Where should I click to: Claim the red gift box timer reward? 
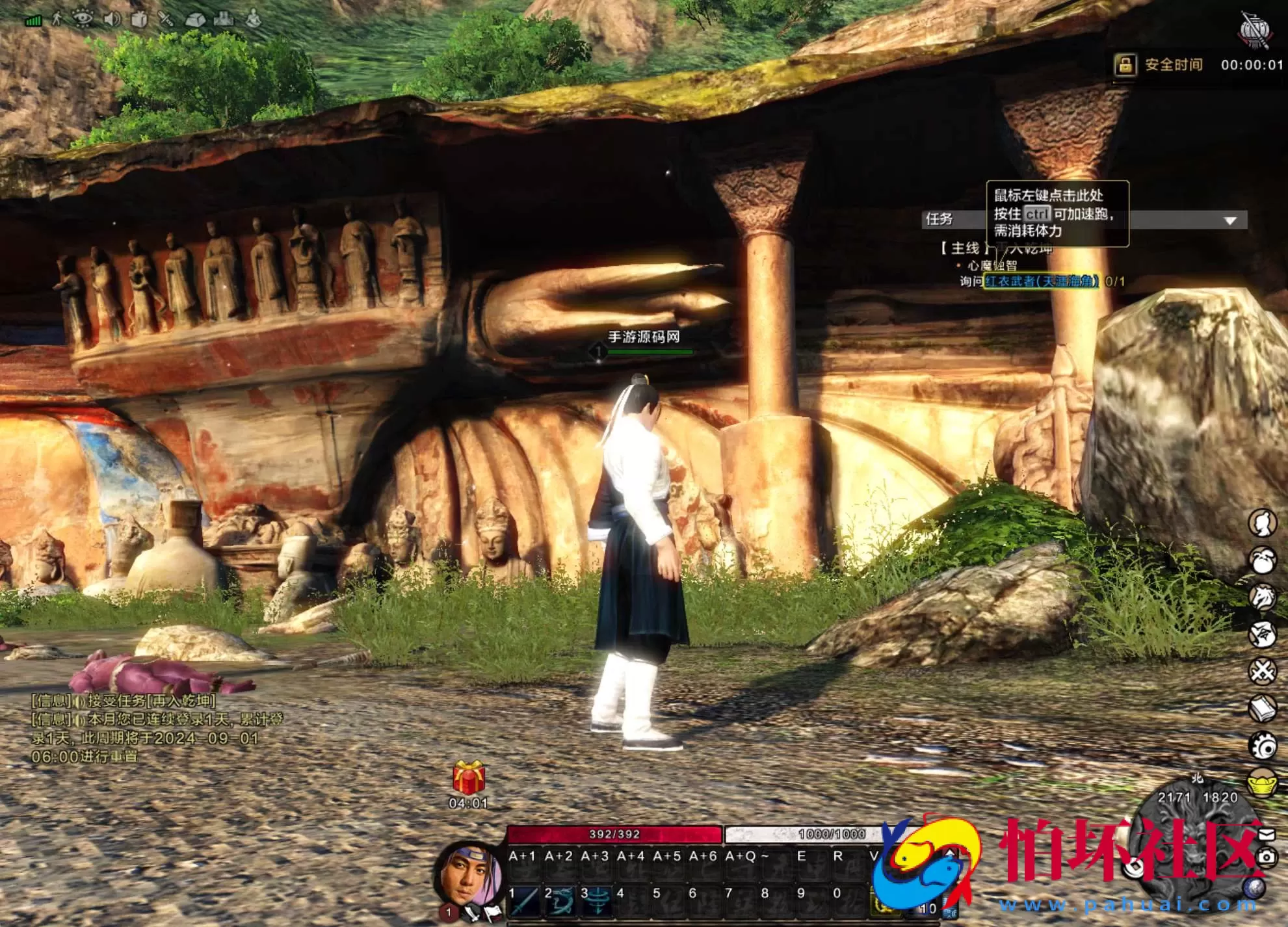click(x=469, y=777)
